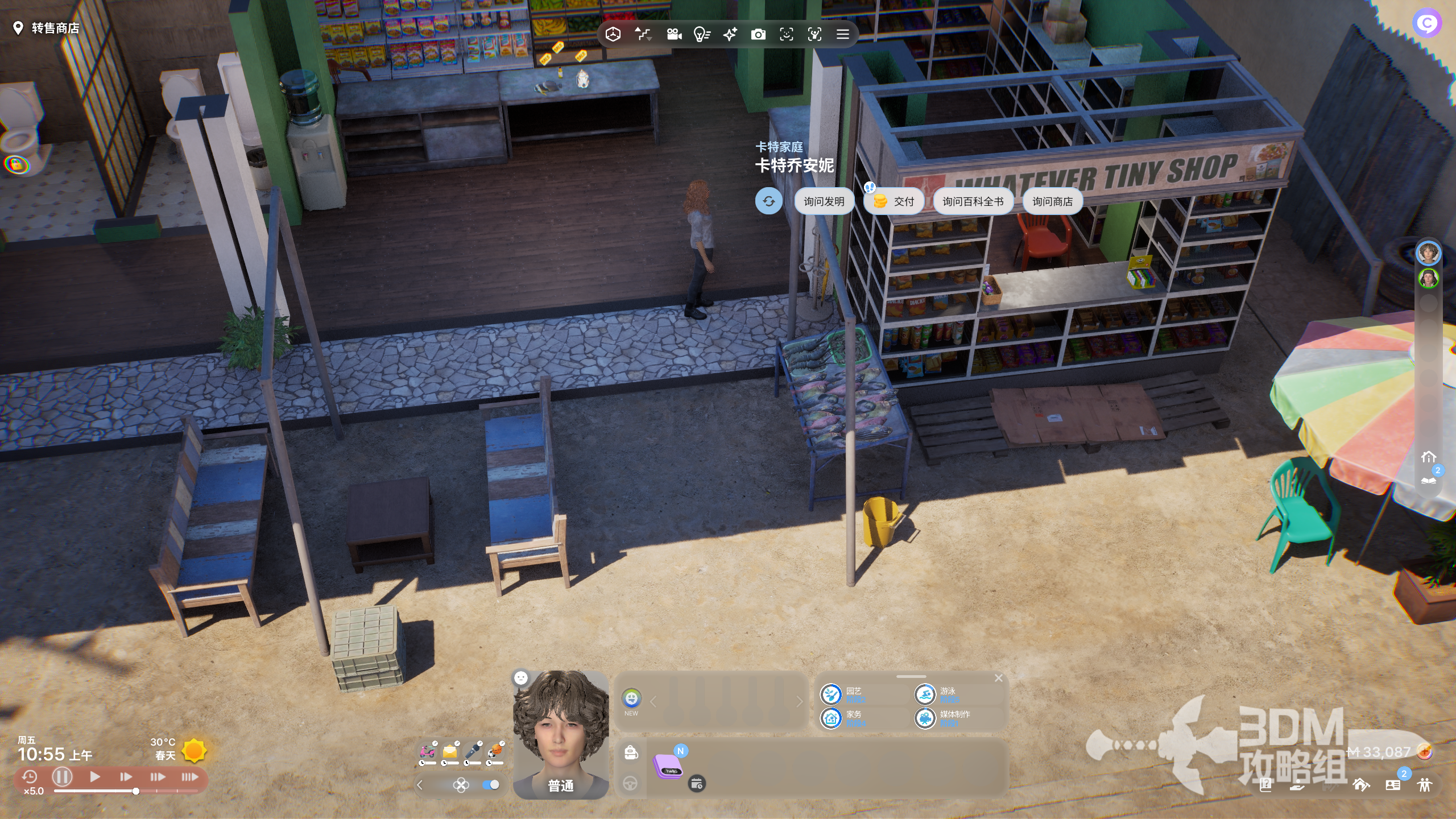Select the 交付 interaction with coin icon
Viewport: 1456px width, 819px height.
tap(893, 201)
